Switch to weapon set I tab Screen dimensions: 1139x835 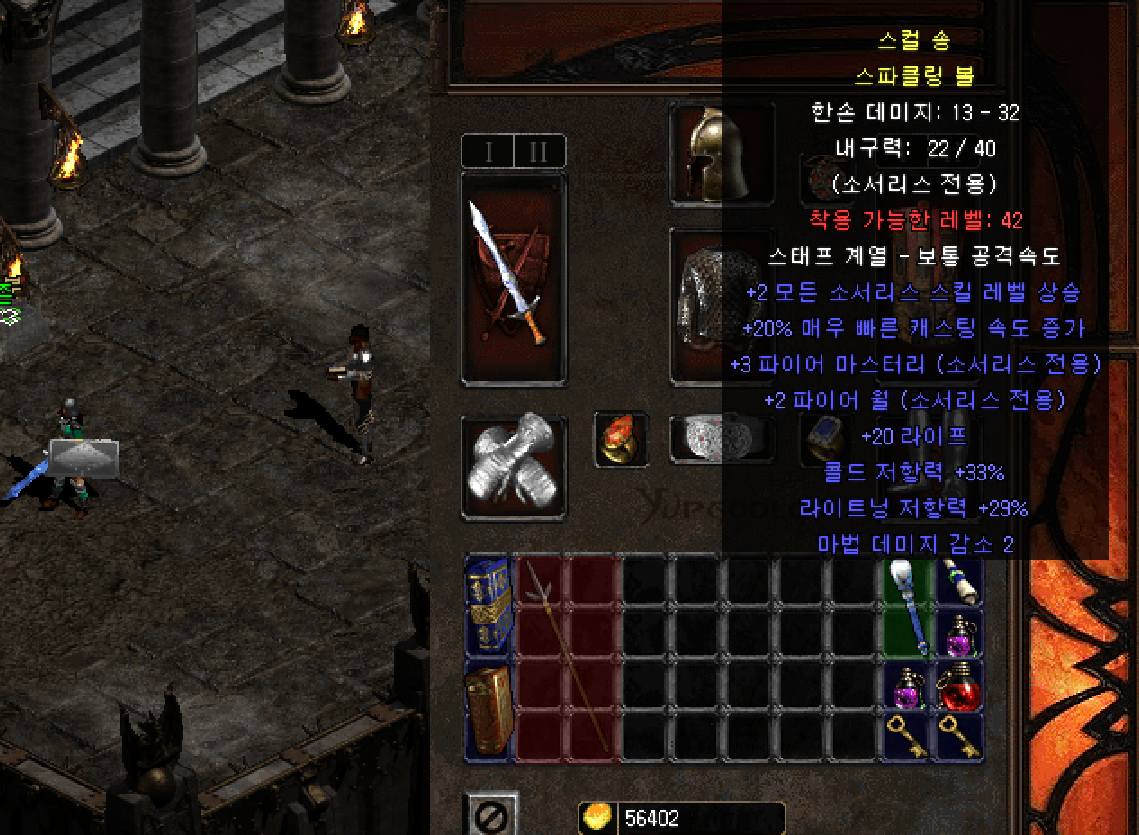(x=489, y=152)
